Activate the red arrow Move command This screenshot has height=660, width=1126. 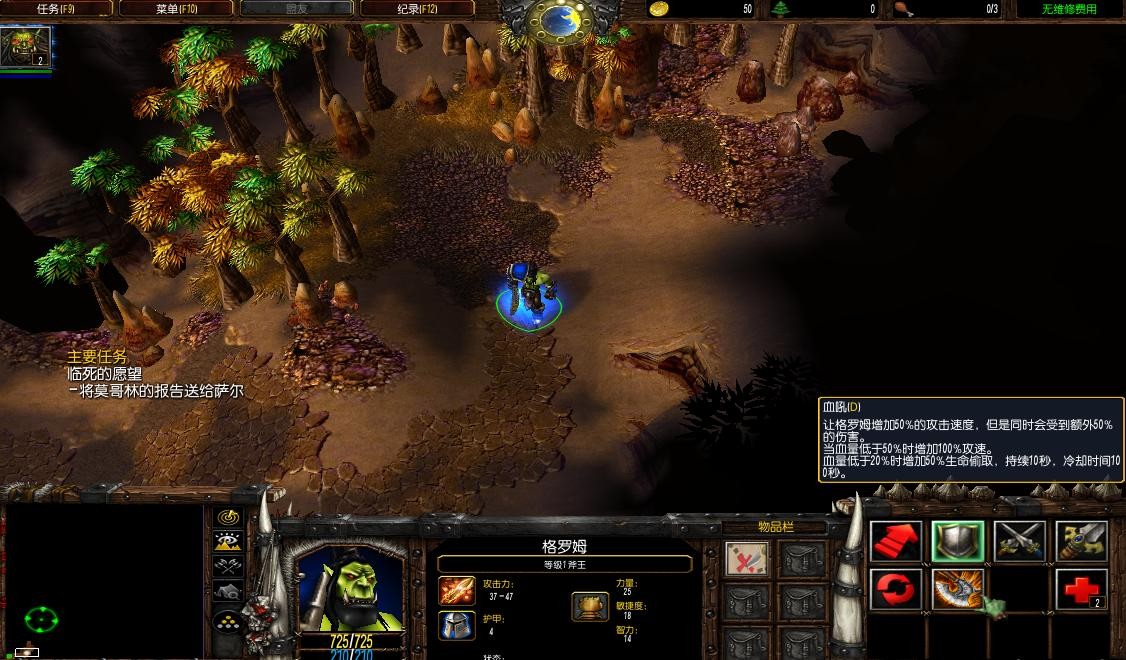[896, 542]
